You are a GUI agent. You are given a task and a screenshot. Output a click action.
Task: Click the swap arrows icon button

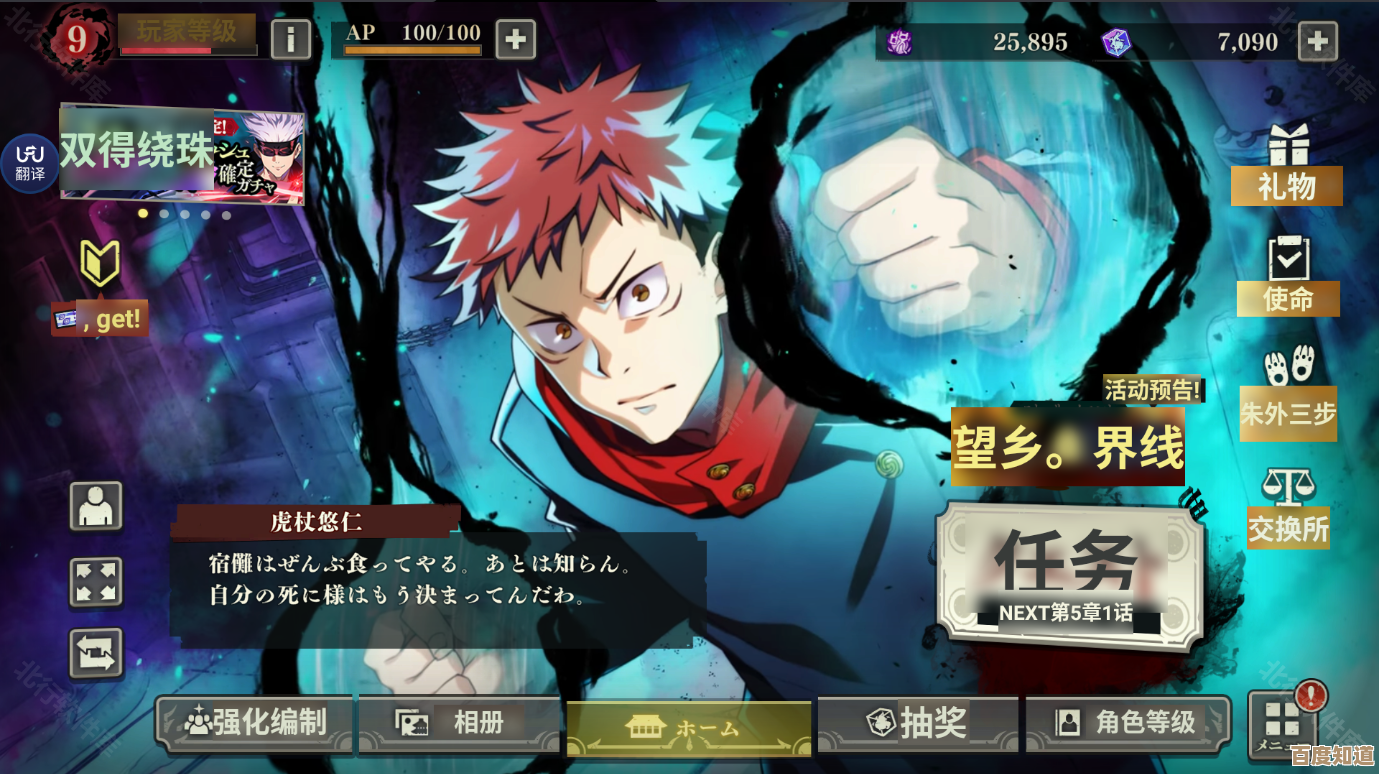(x=96, y=653)
